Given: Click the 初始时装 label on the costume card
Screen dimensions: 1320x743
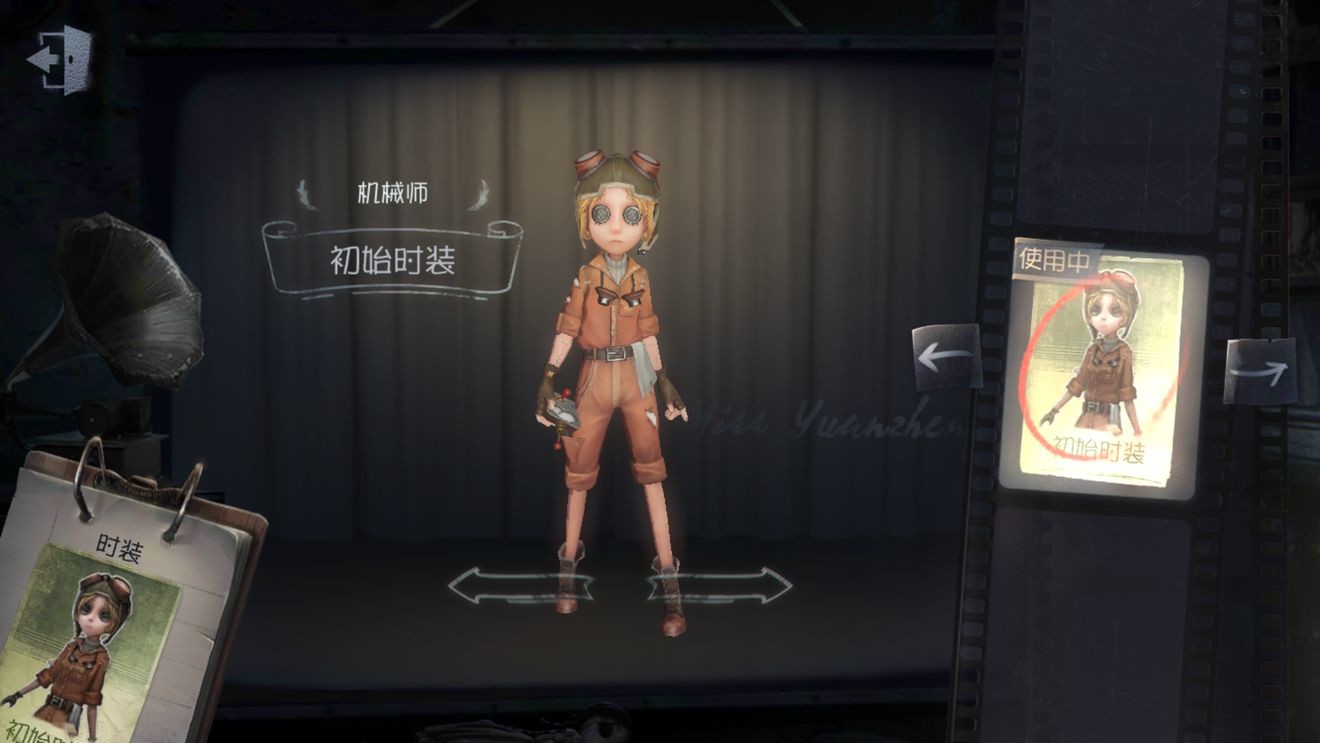Looking at the screenshot, I should [1098, 450].
